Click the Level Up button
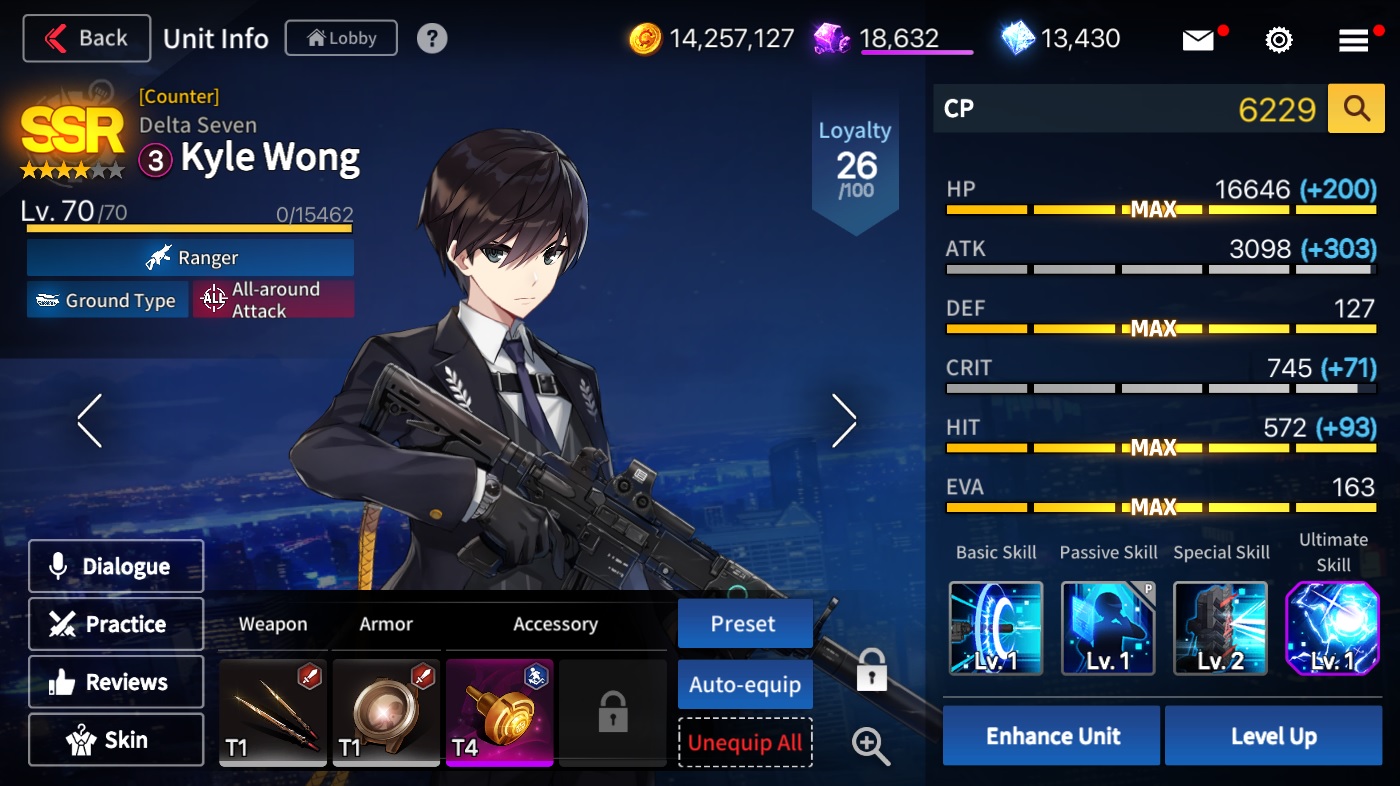Screen dimensions: 1400x786 pyautogui.click(x=1273, y=736)
